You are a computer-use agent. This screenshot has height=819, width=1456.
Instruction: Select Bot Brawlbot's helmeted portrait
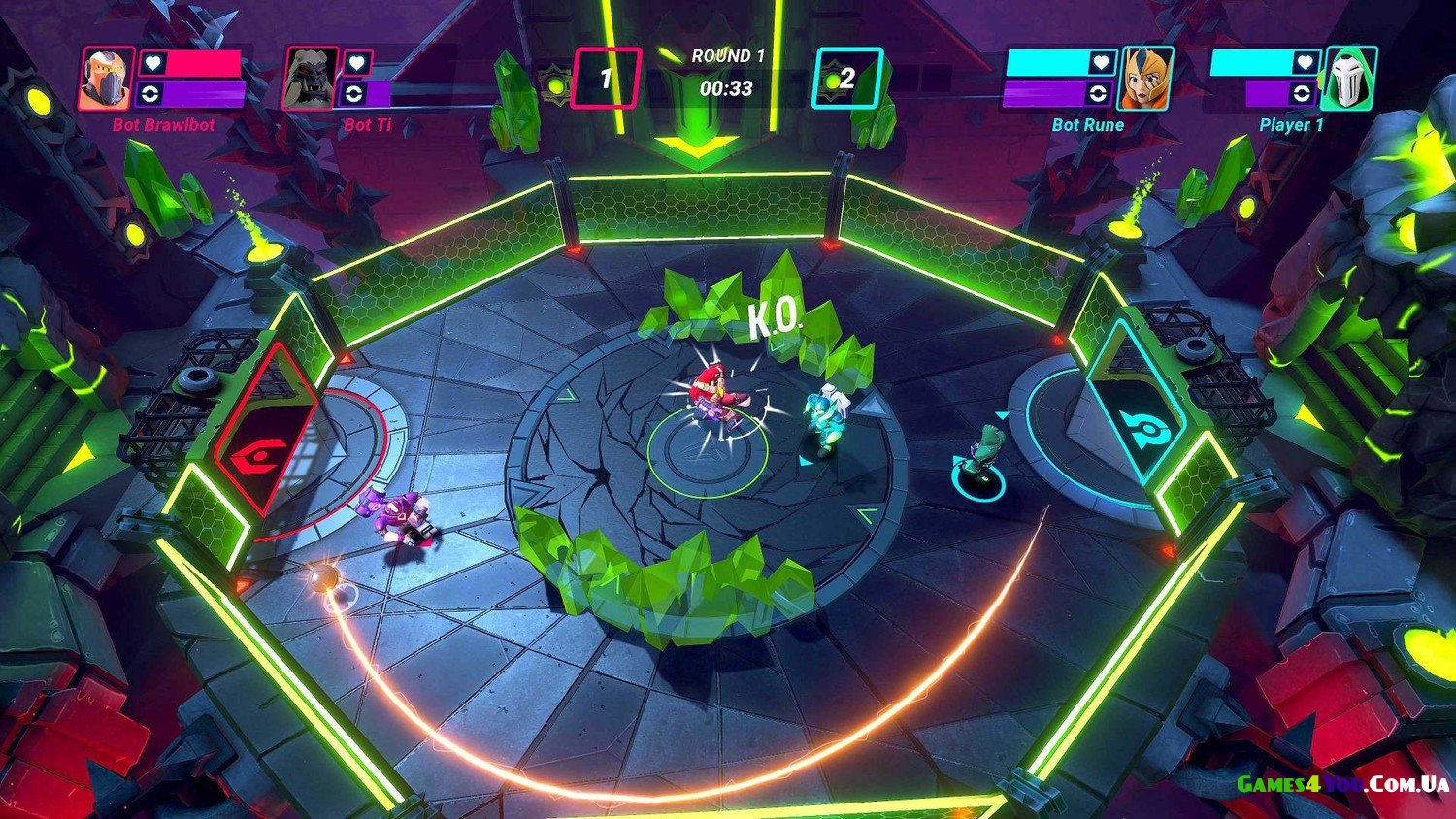coord(107,79)
